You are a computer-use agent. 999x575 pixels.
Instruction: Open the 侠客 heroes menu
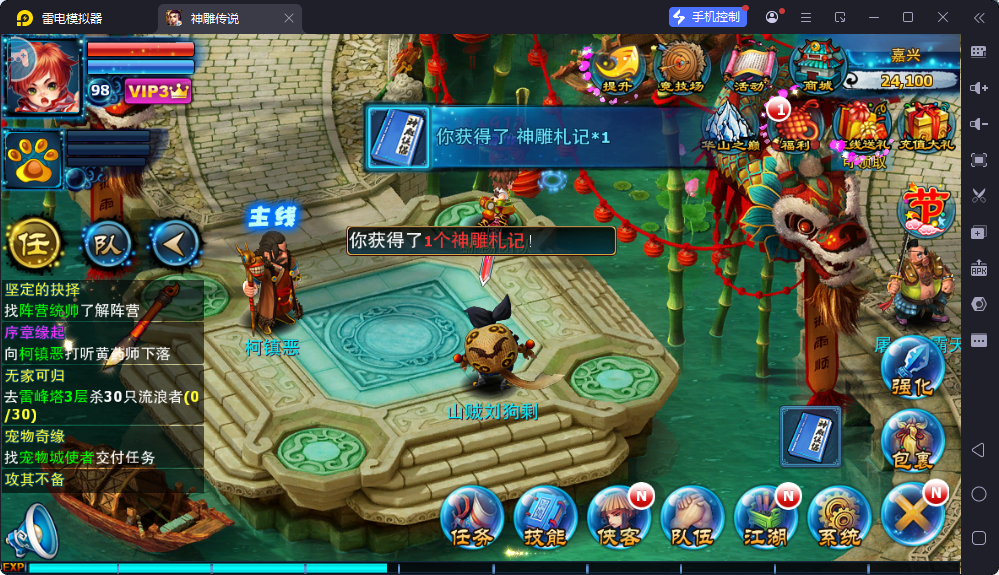tap(619, 517)
